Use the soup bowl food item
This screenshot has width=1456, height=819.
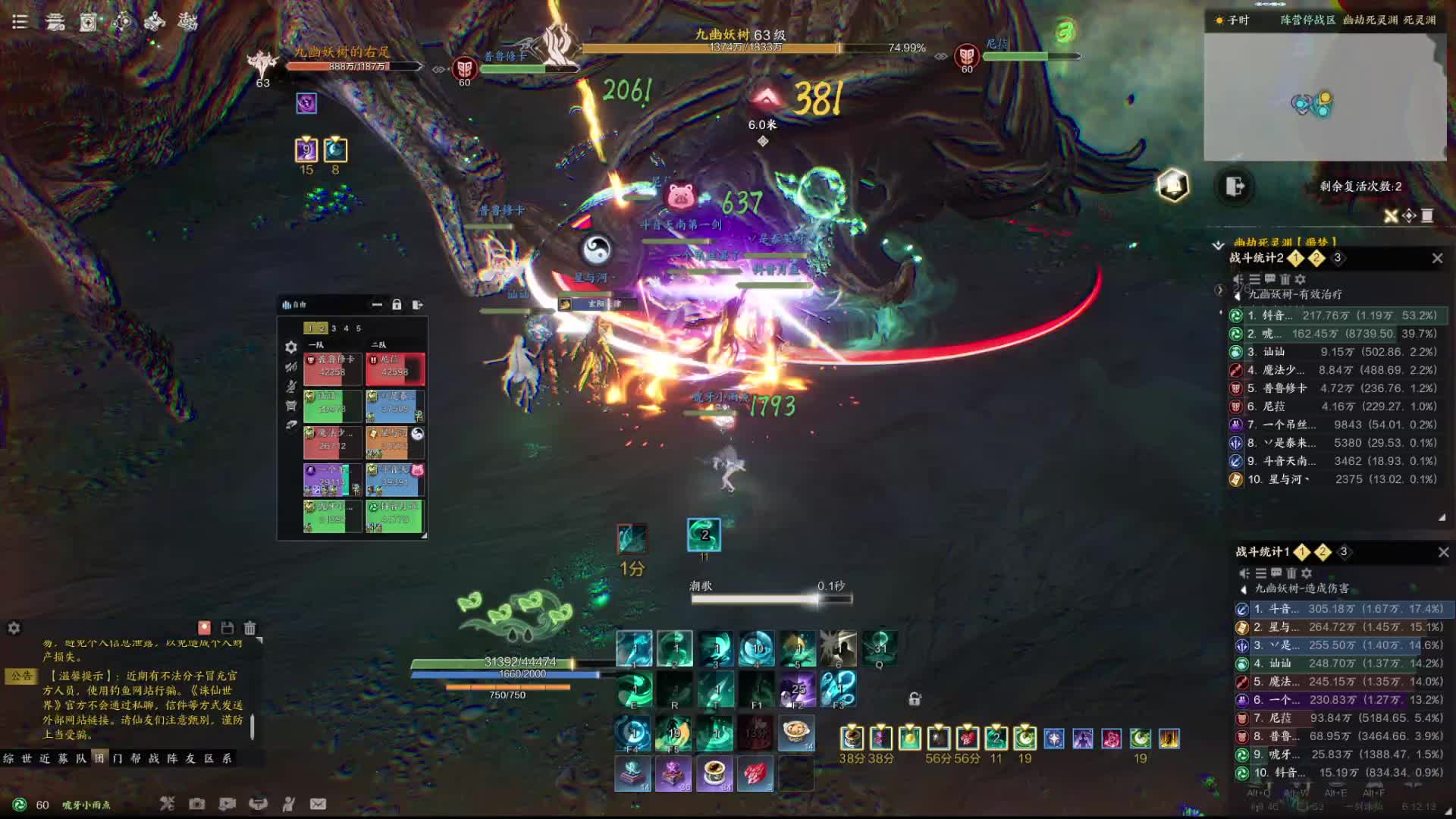click(796, 733)
